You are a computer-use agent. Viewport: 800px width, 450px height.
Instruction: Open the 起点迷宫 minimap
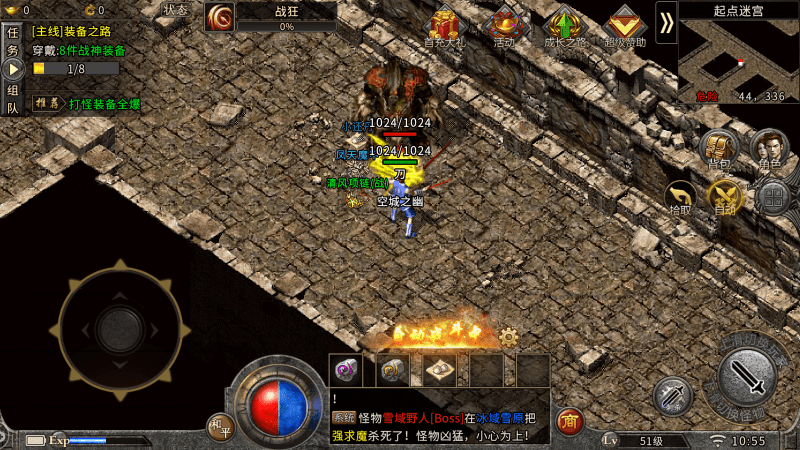739,55
